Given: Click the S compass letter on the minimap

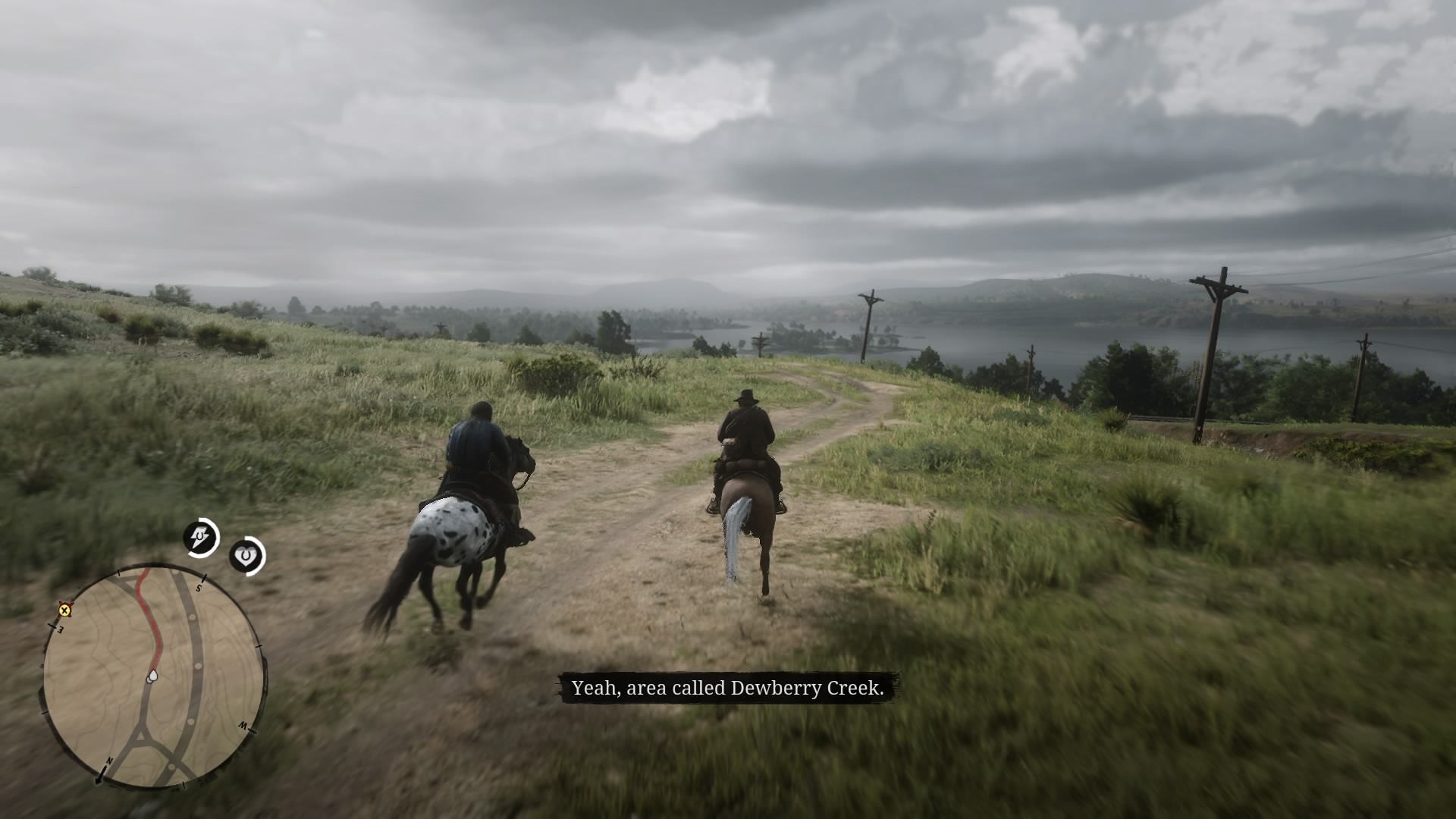Looking at the screenshot, I should click(199, 587).
